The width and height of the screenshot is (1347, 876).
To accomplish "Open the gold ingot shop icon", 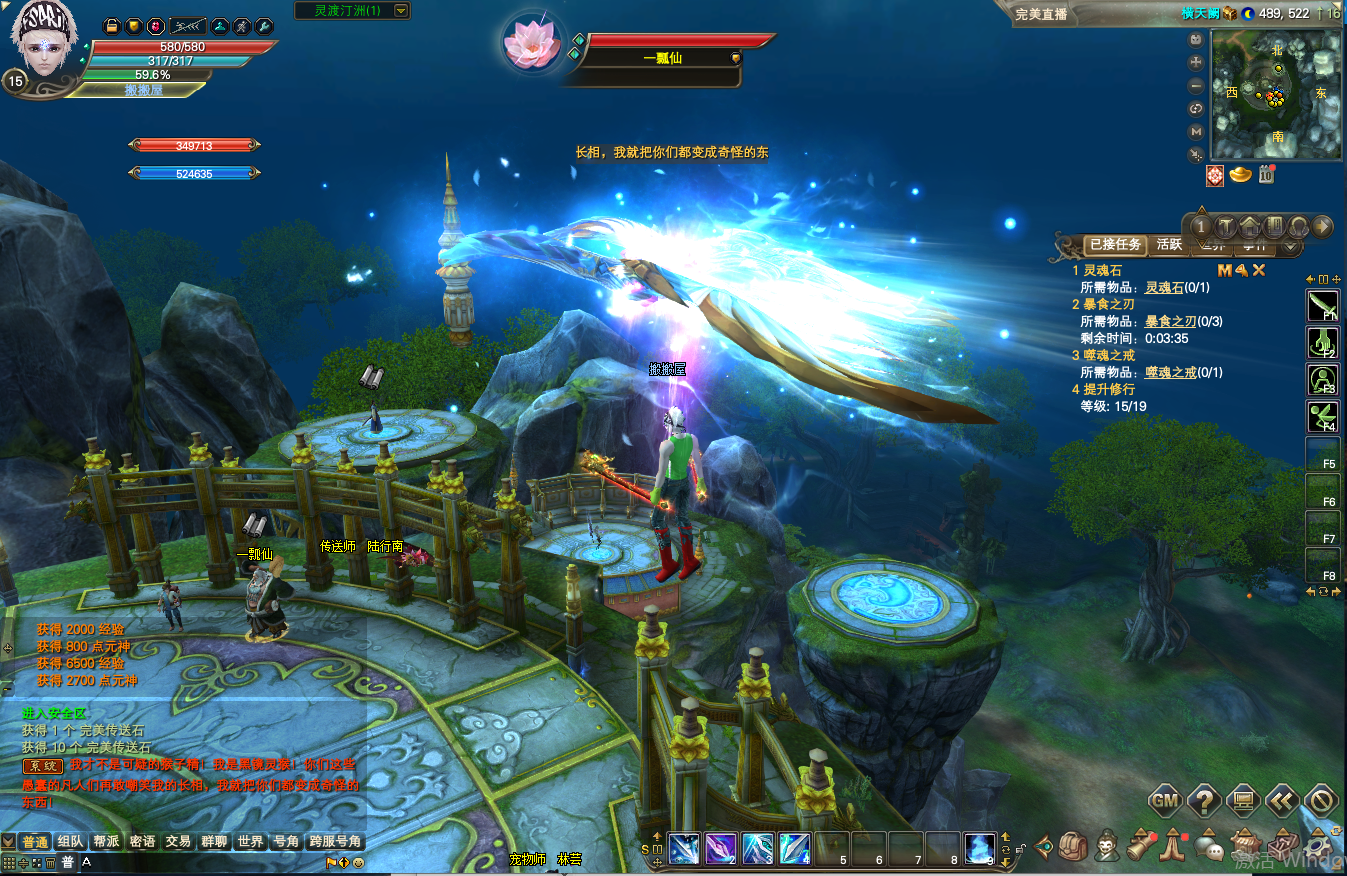I will 1241,176.
